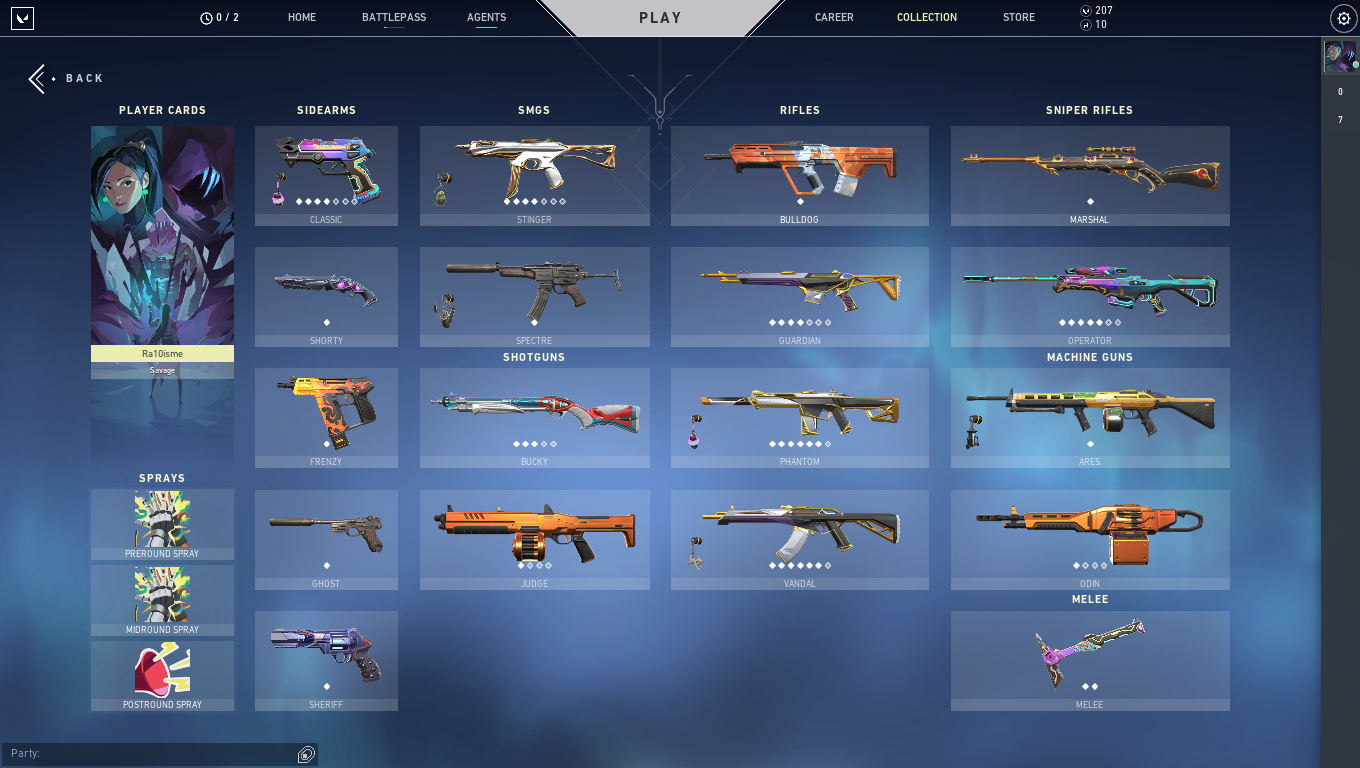Click your player avatar in the right sidebar
This screenshot has height=768, width=1360.
pyautogui.click(x=1342, y=57)
